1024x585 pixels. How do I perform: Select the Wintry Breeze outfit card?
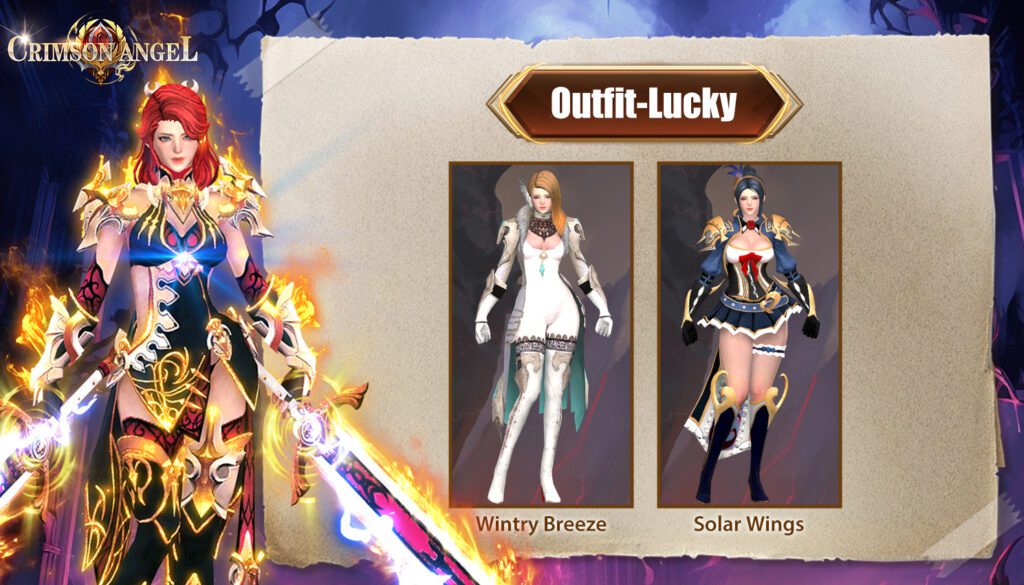pyautogui.click(x=541, y=334)
